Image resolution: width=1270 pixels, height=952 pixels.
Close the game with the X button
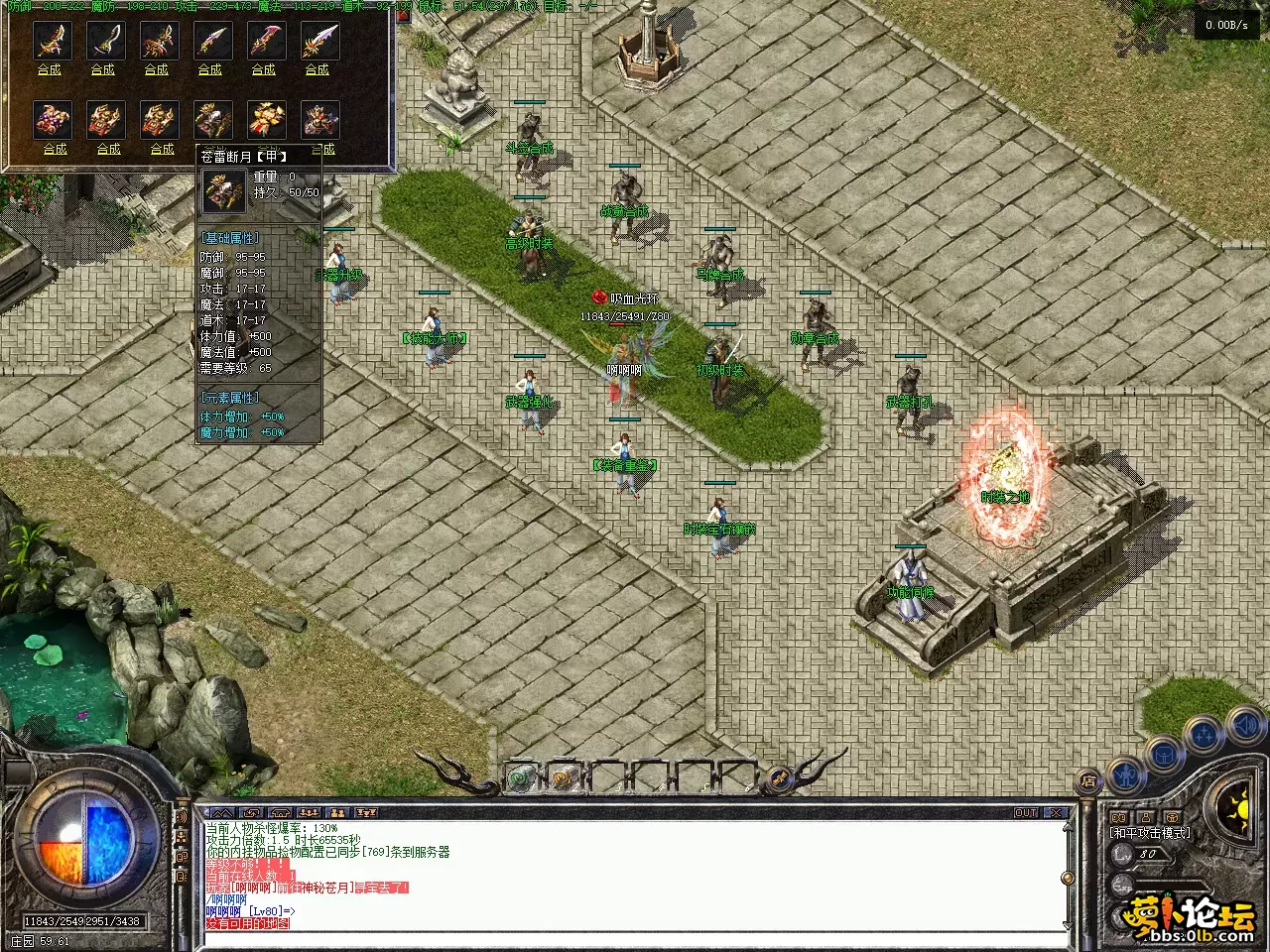pyautogui.click(x=1056, y=813)
